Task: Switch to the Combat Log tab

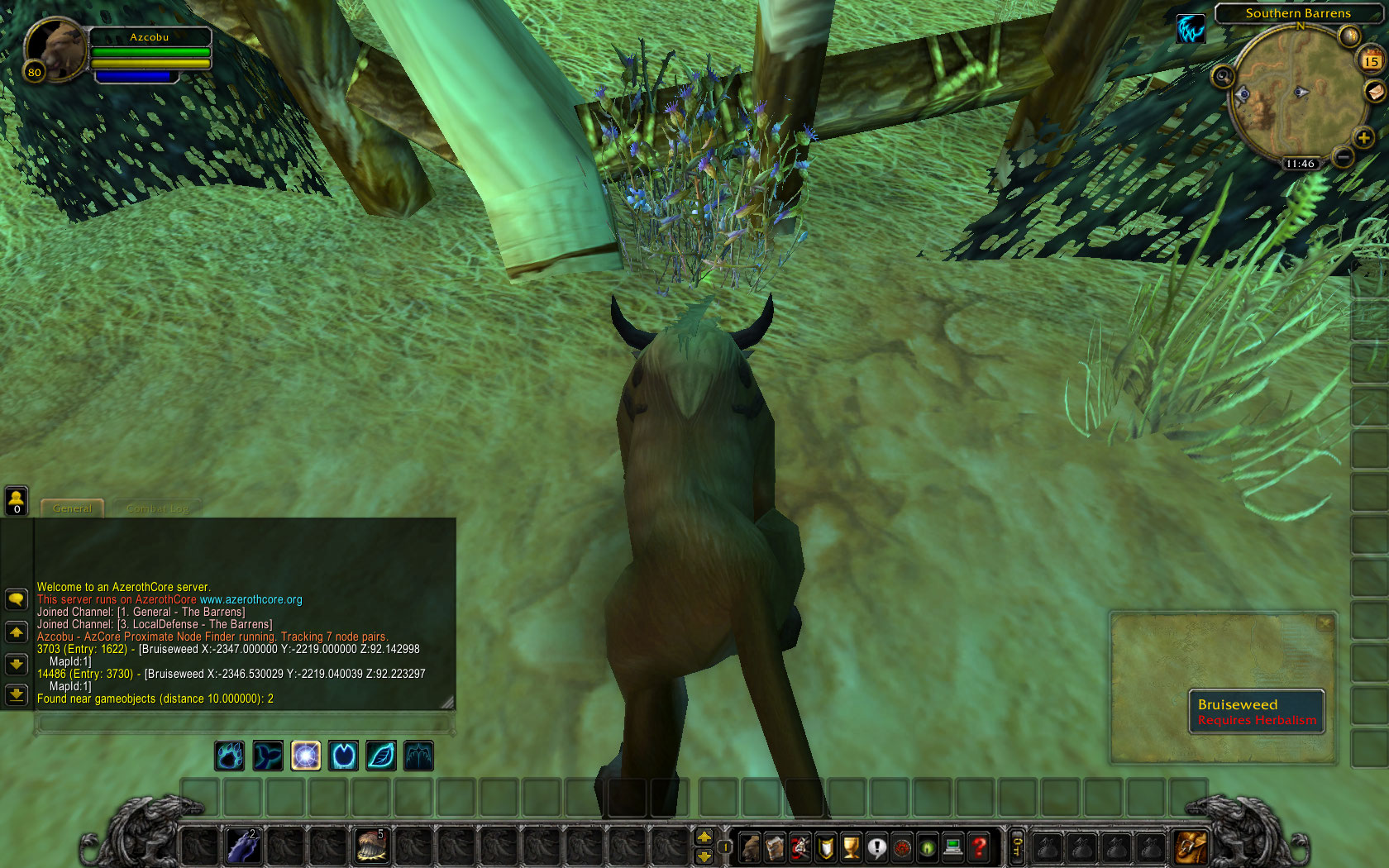Action: (158, 508)
